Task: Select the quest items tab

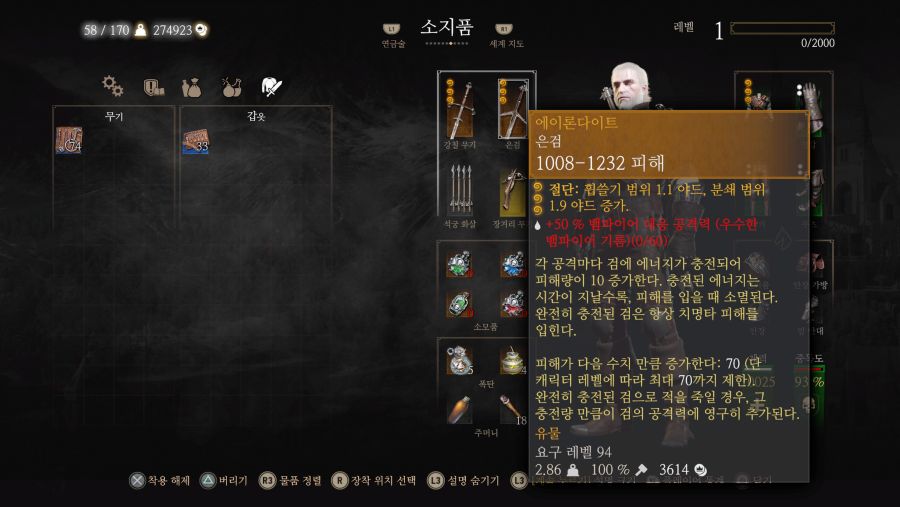Action: click(153, 87)
